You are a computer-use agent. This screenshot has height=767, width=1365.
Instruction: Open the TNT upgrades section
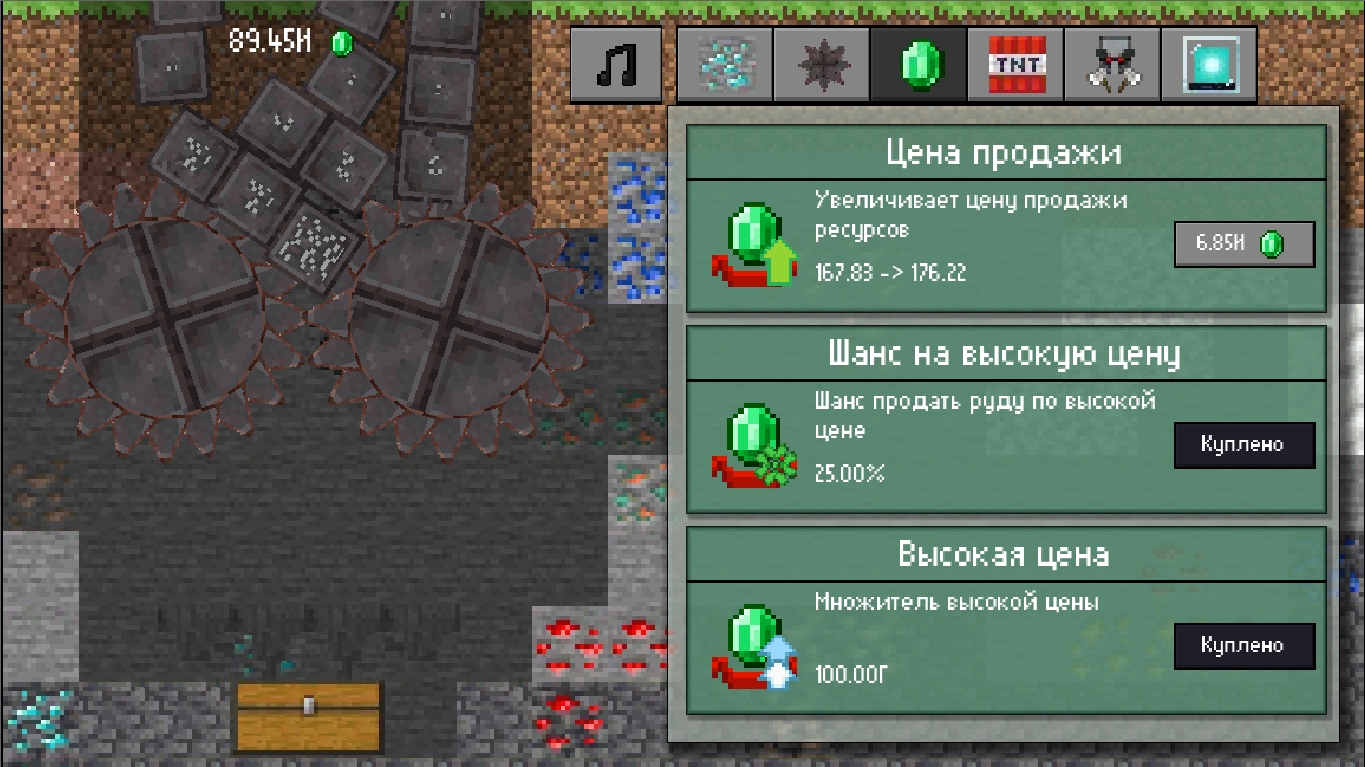[x=1015, y=64]
